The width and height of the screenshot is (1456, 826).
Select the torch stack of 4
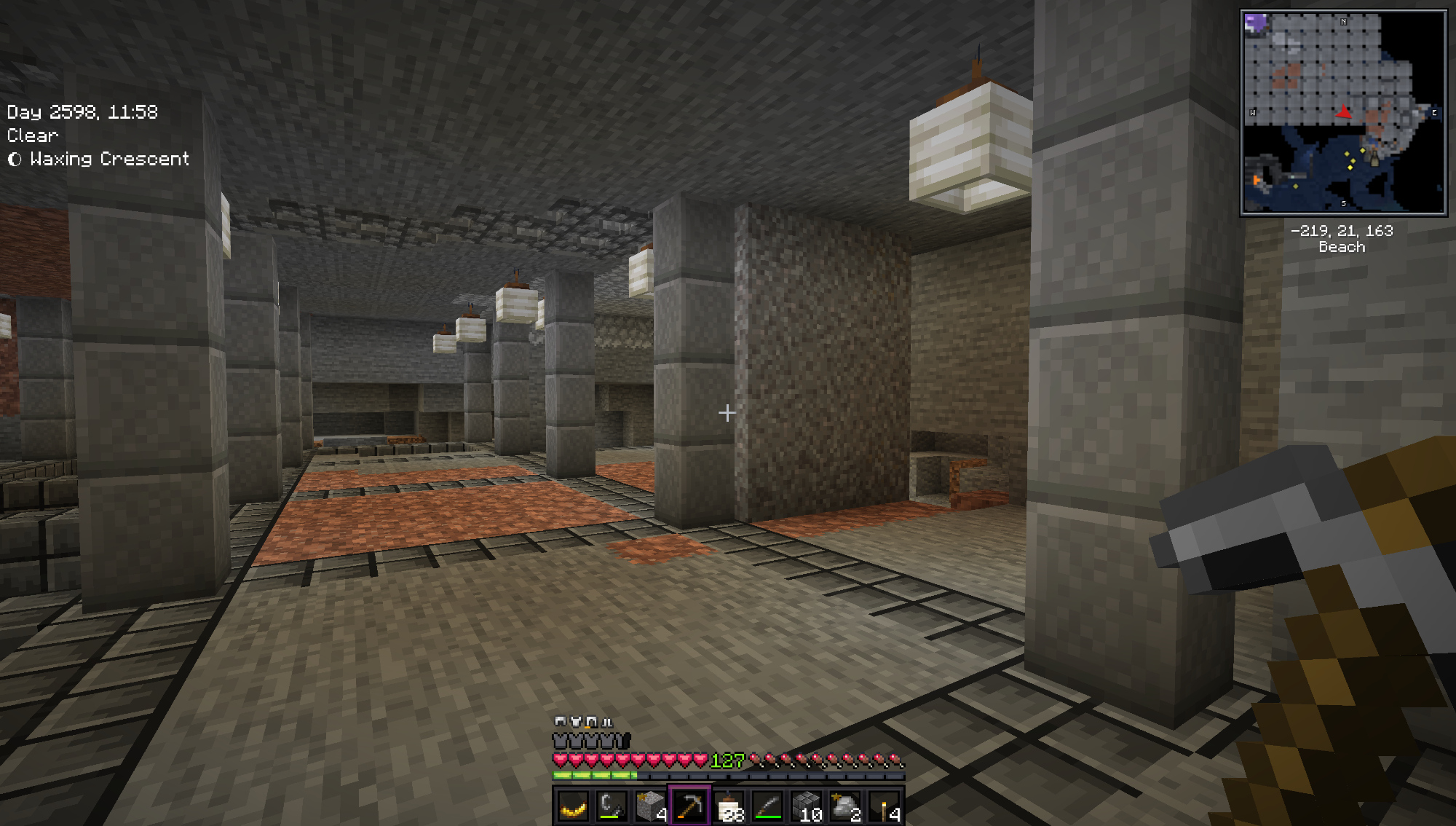885,806
